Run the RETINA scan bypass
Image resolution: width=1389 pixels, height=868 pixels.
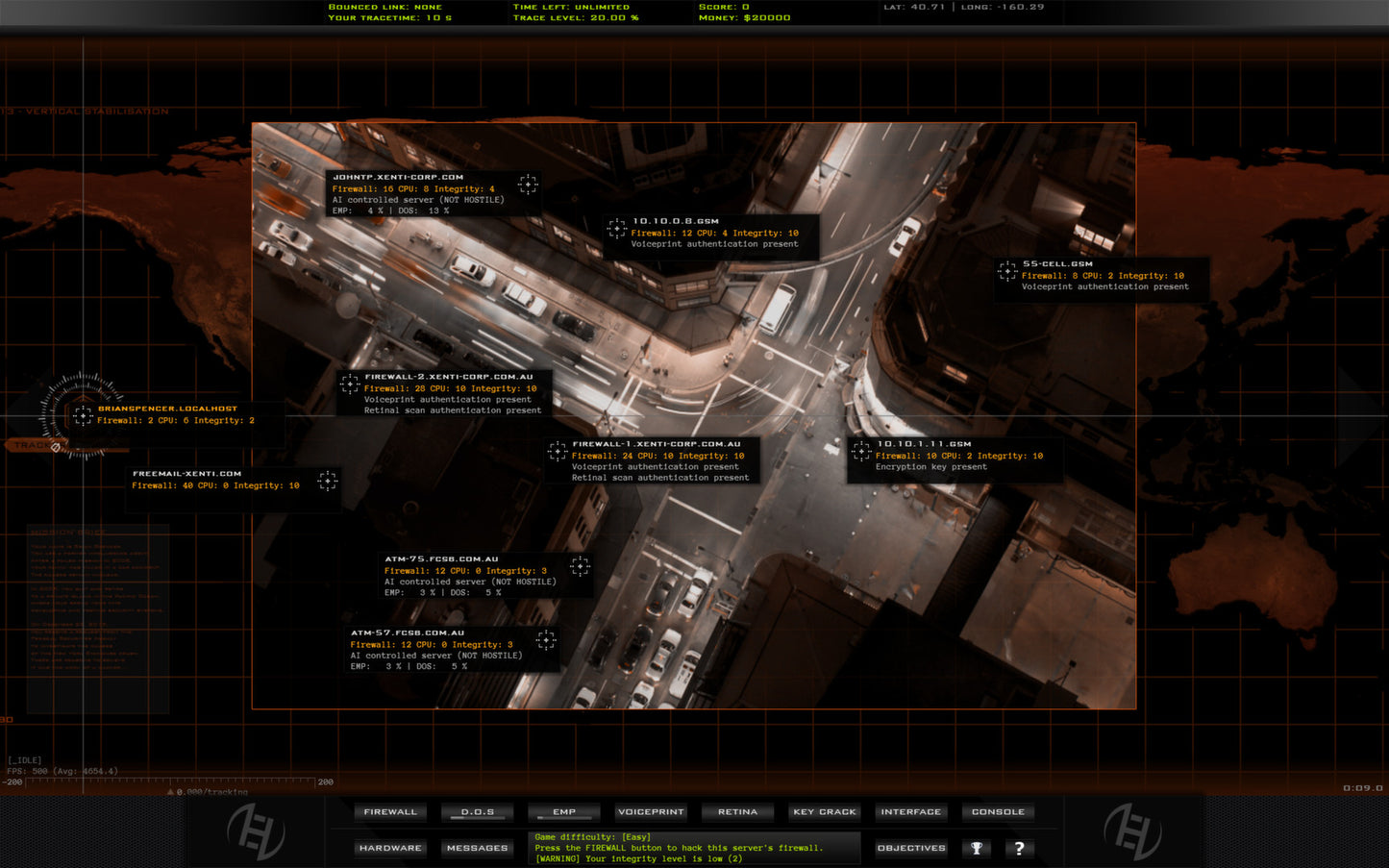pos(736,811)
